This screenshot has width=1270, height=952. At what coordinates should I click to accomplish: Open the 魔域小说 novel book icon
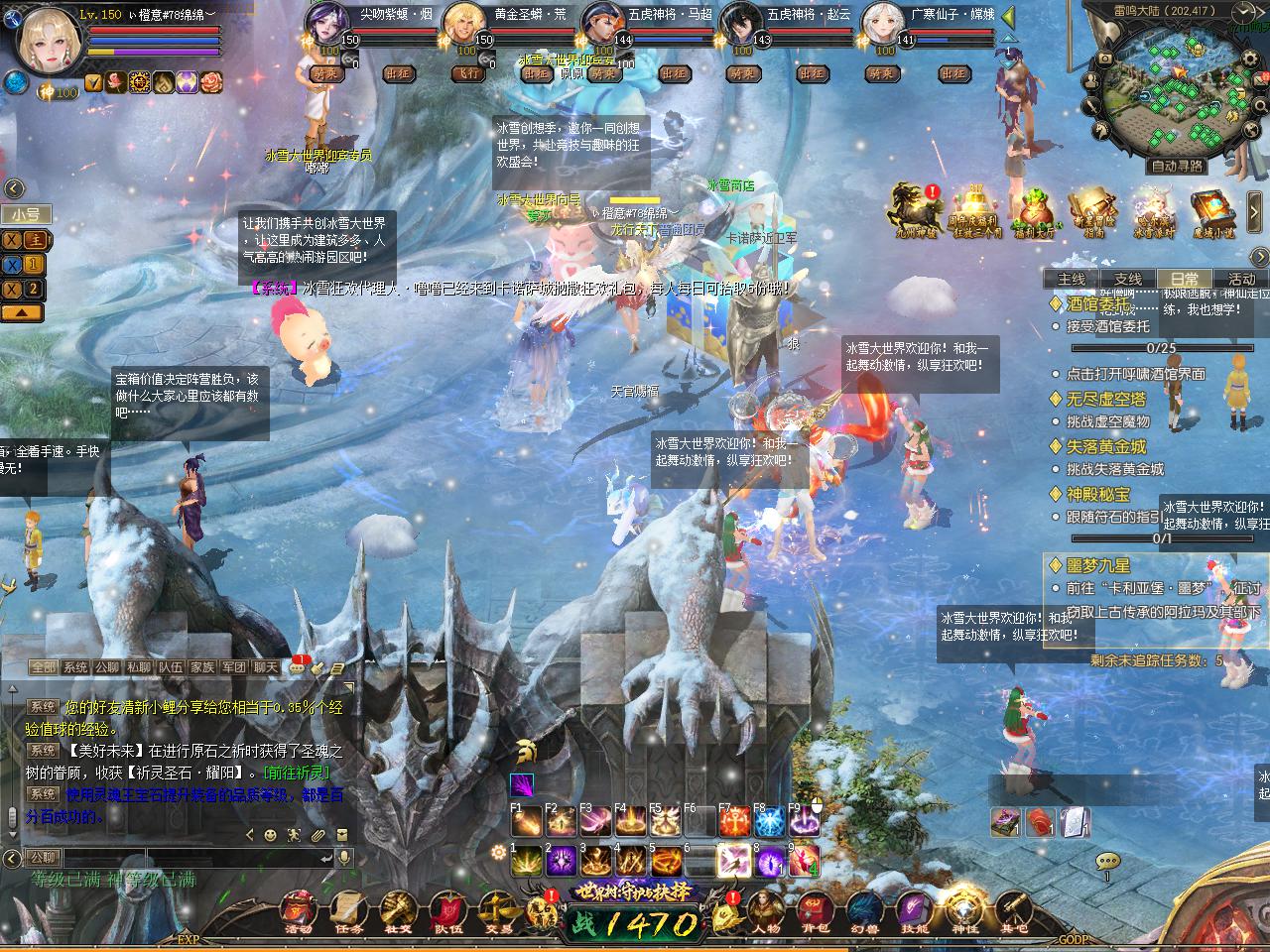1212,211
